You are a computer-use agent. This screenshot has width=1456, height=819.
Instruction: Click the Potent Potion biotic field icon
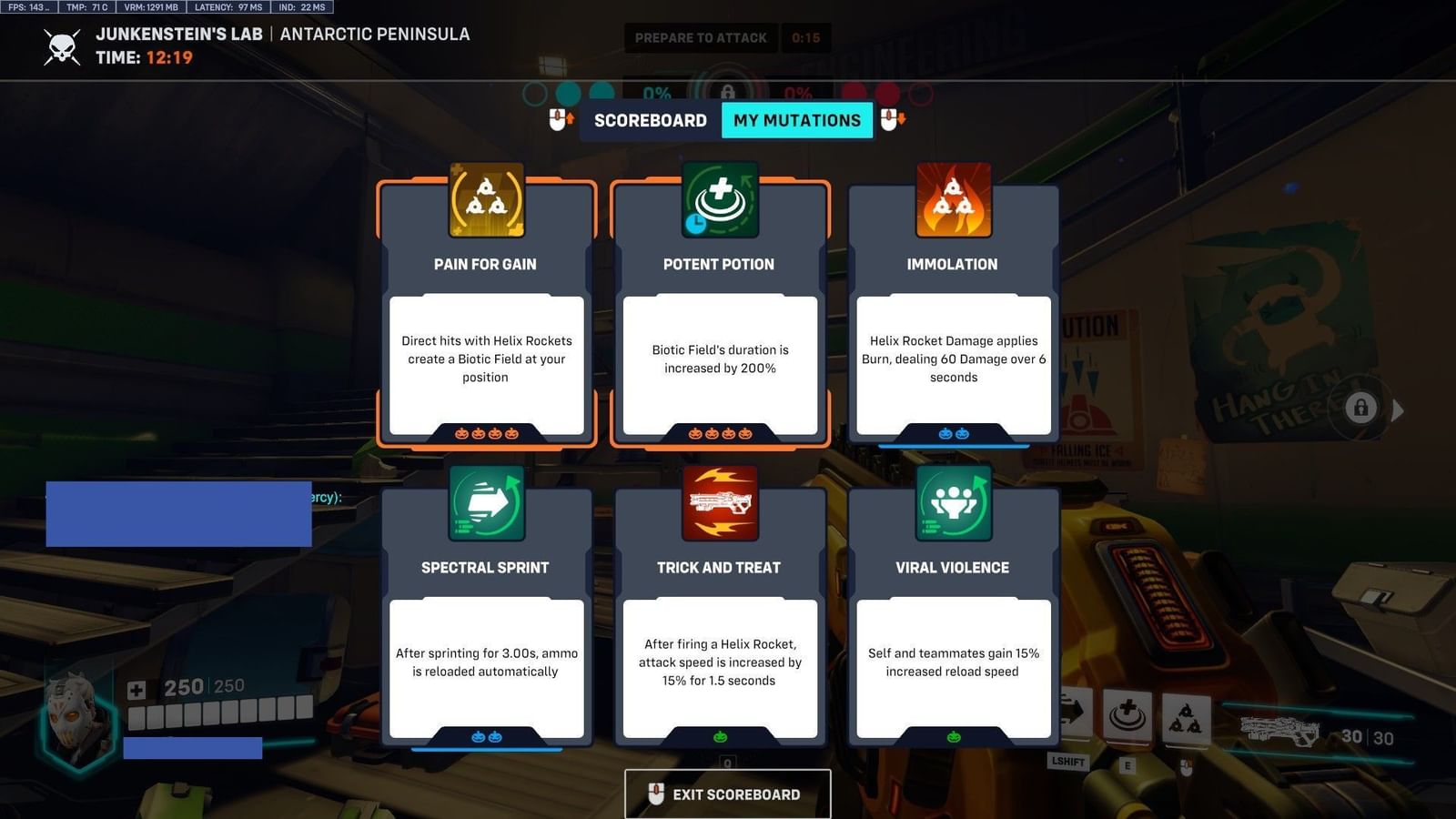tap(719, 199)
